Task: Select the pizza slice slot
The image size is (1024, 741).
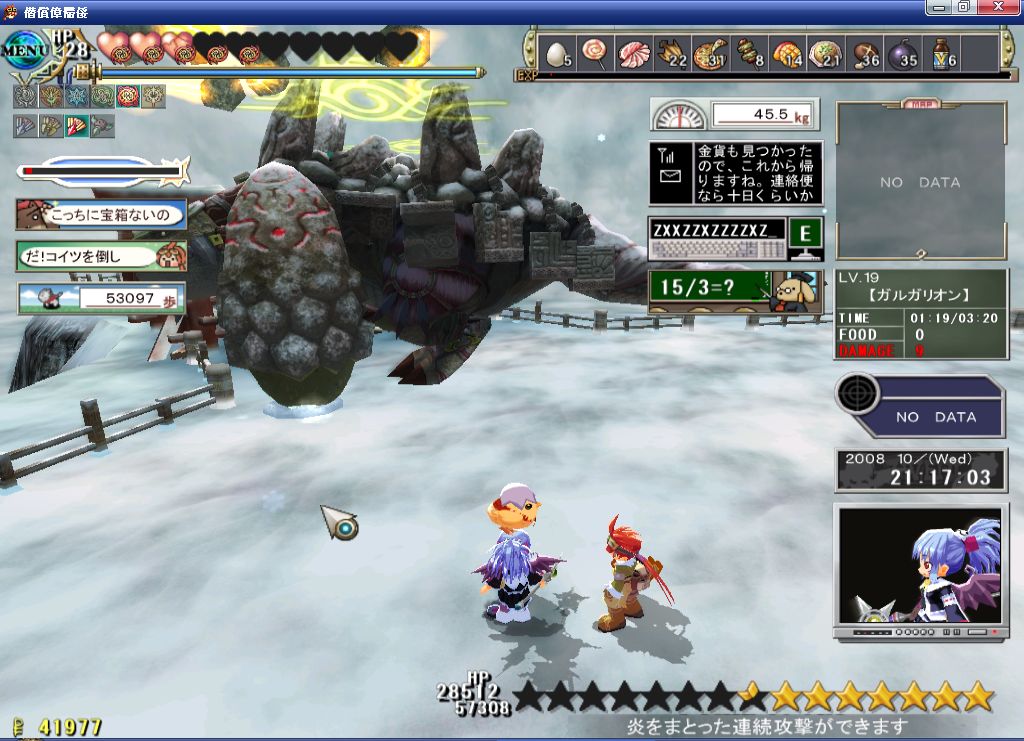Action: pyautogui.click(x=712, y=54)
